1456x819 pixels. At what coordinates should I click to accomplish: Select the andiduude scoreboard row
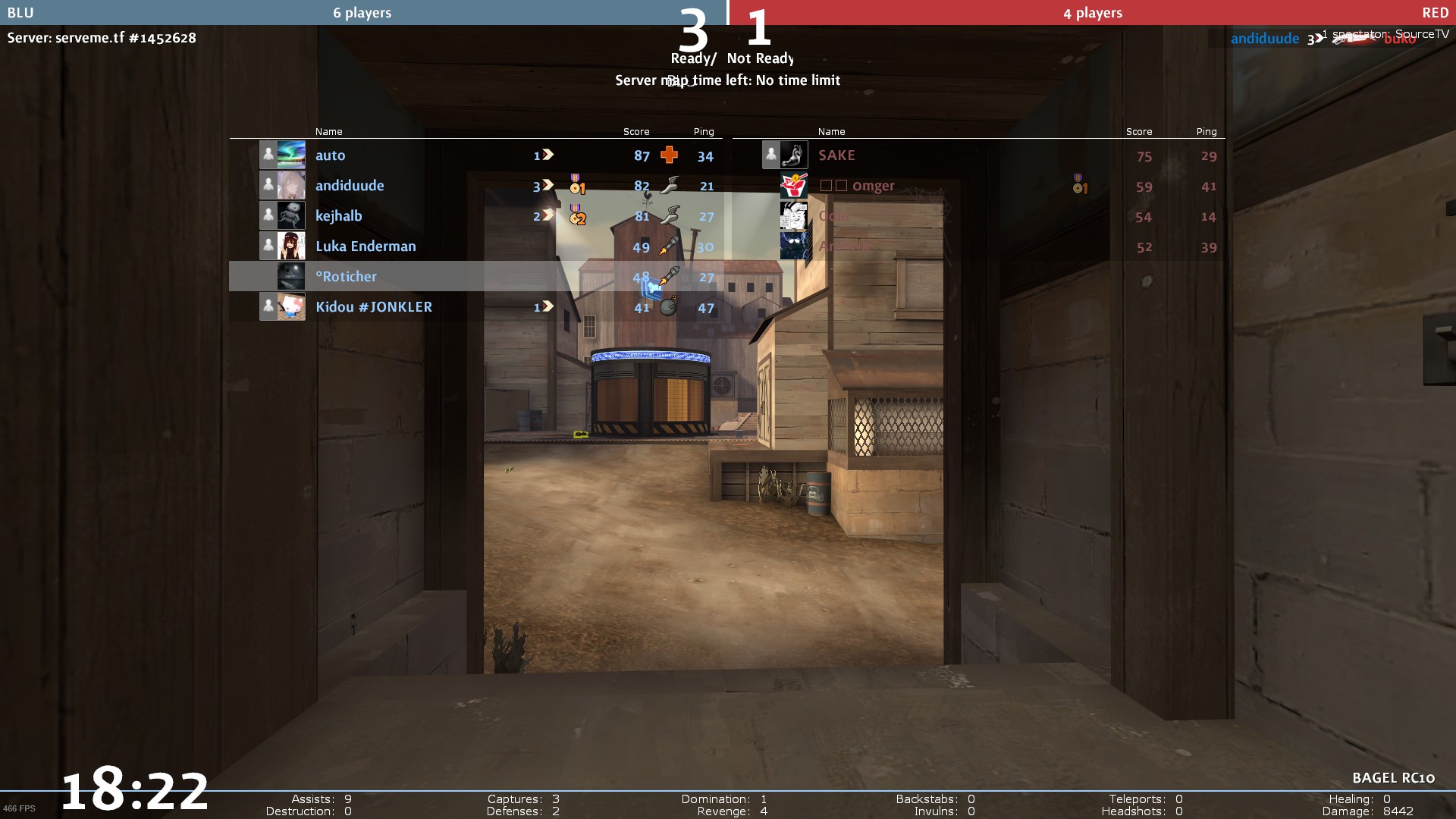pyautogui.click(x=350, y=186)
